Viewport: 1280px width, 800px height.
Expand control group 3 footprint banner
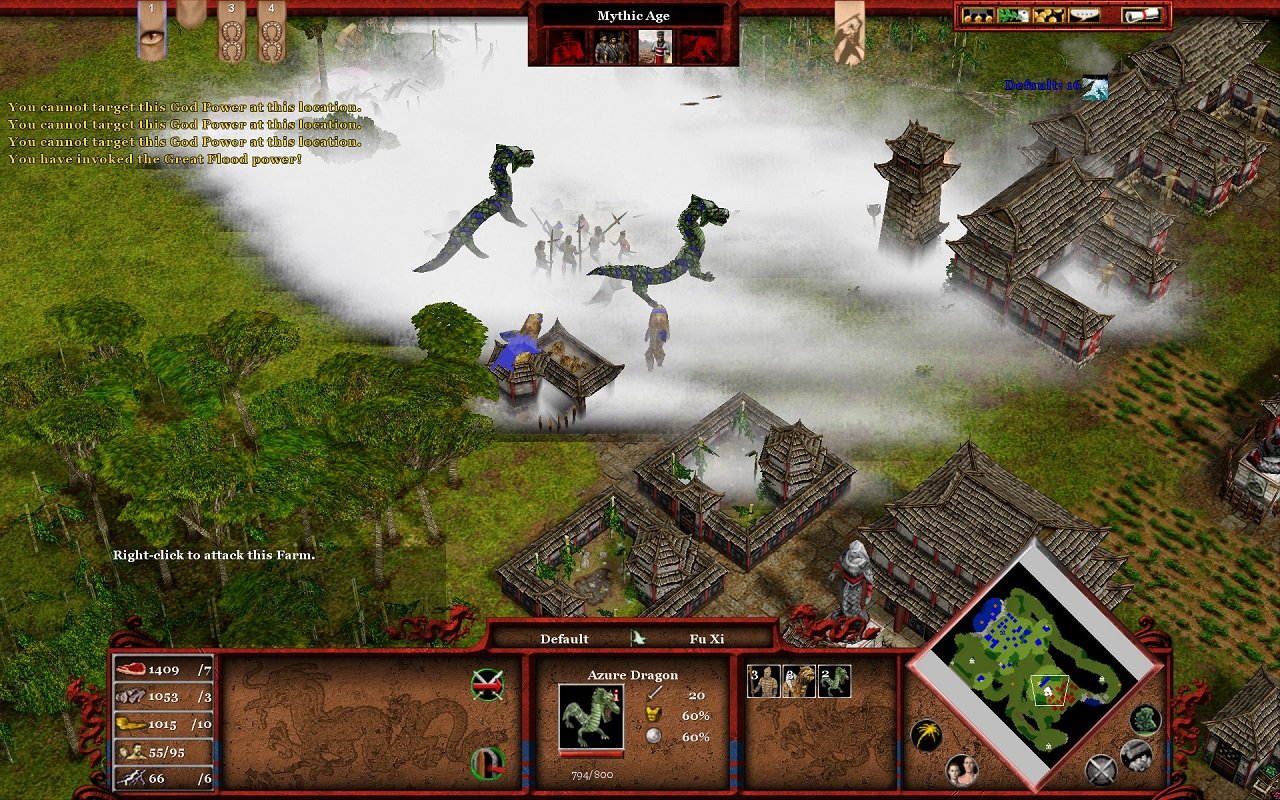(231, 35)
